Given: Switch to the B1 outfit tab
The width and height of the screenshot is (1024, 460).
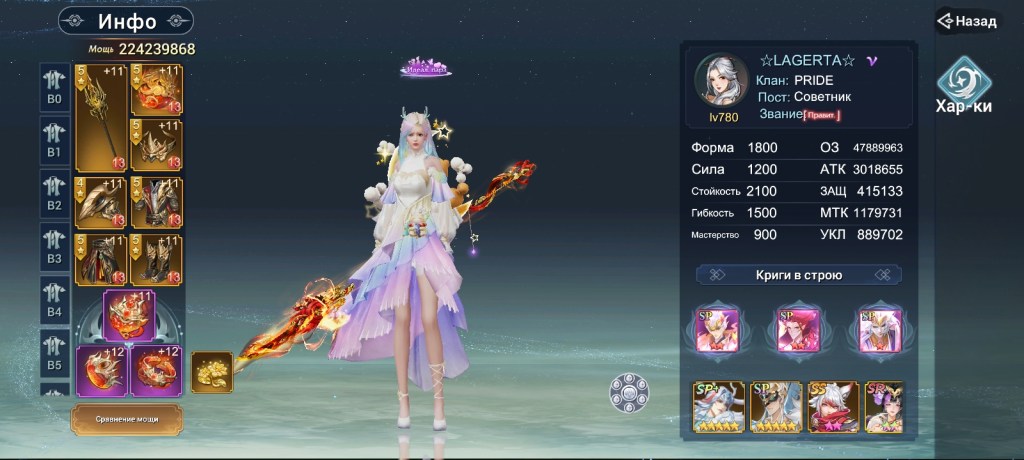Looking at the screenshot, I should [x=54, y=141].
